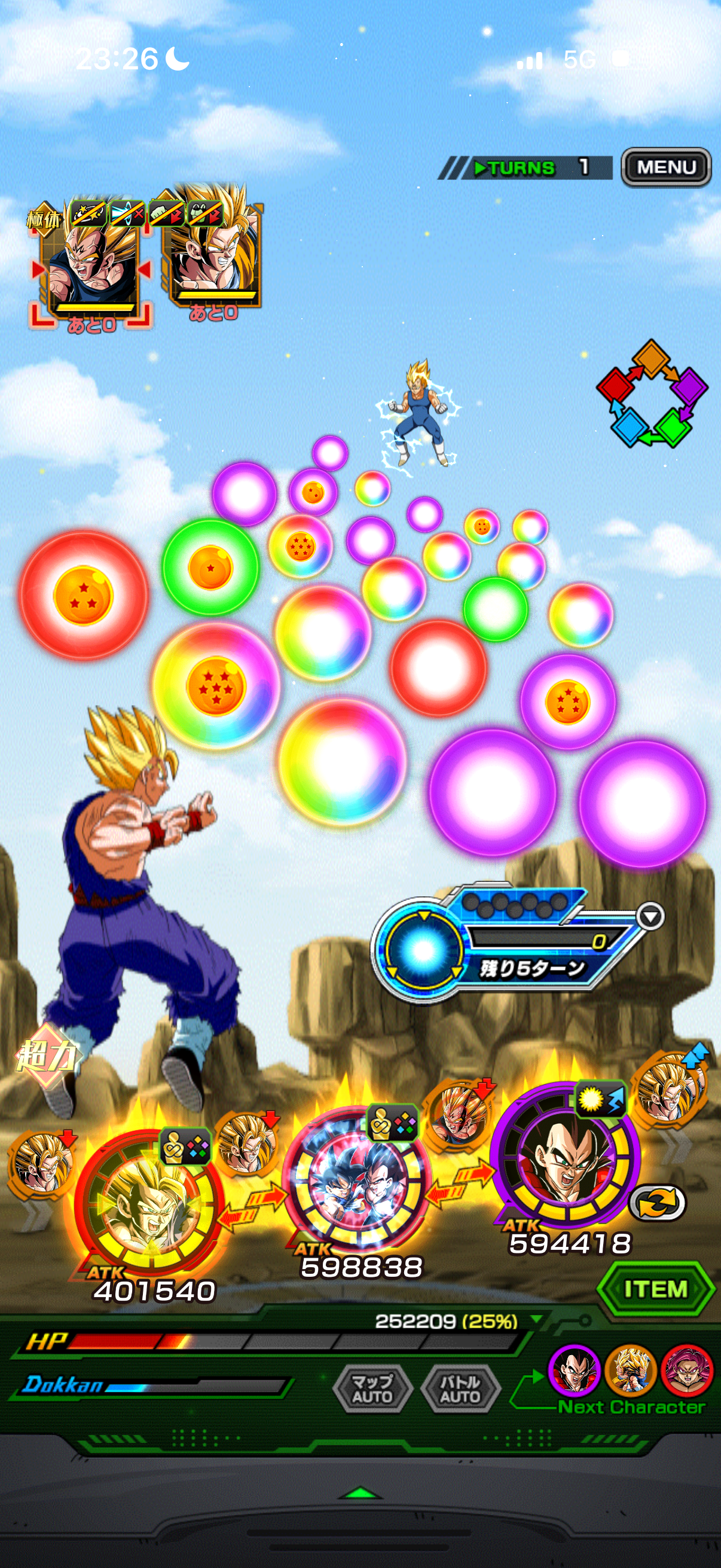Screen dimensions: 721x1568
Task: Select the purple three-star Dragon Ball orb
Action: click(x=568, y=701)
